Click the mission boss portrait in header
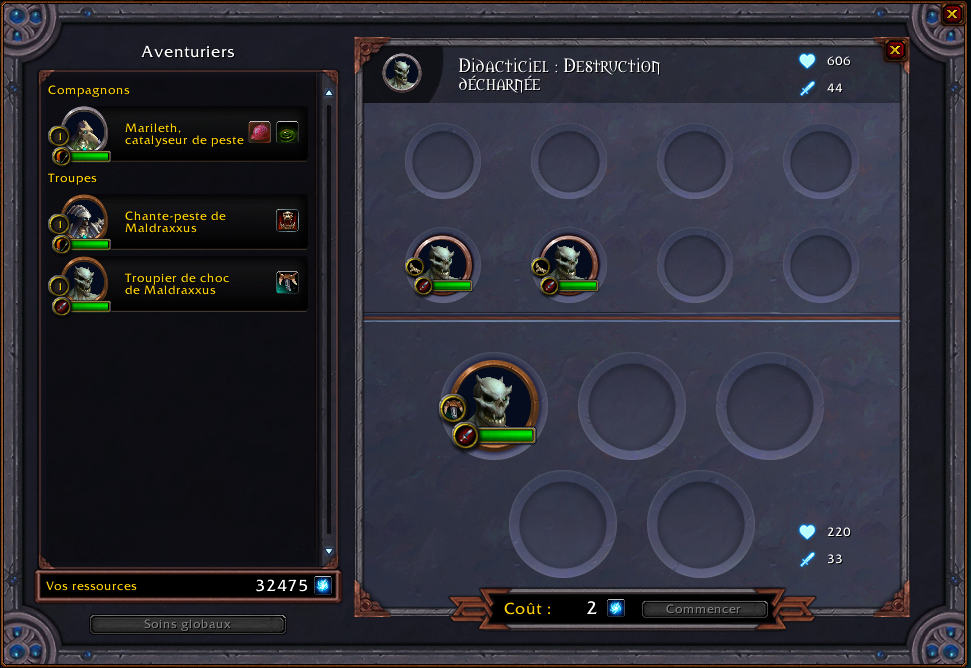Image resolution: width=971 pixels, height=668 pixels. pyautogui.click(x=402, y=72)
